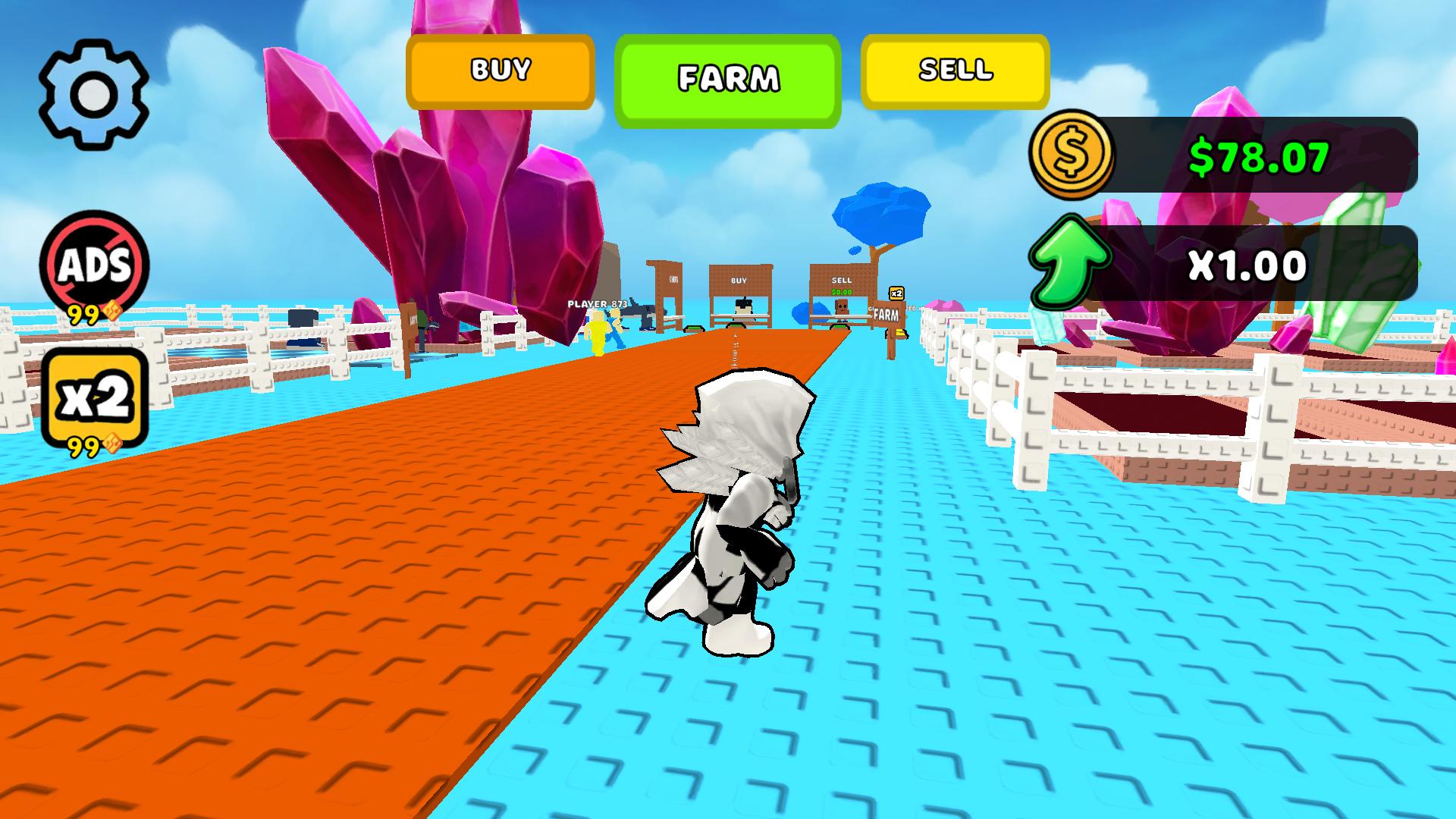1456x819 pixels.
Task: Click the x2 badge above the FARM sign
Action: (x=896, y=293)
